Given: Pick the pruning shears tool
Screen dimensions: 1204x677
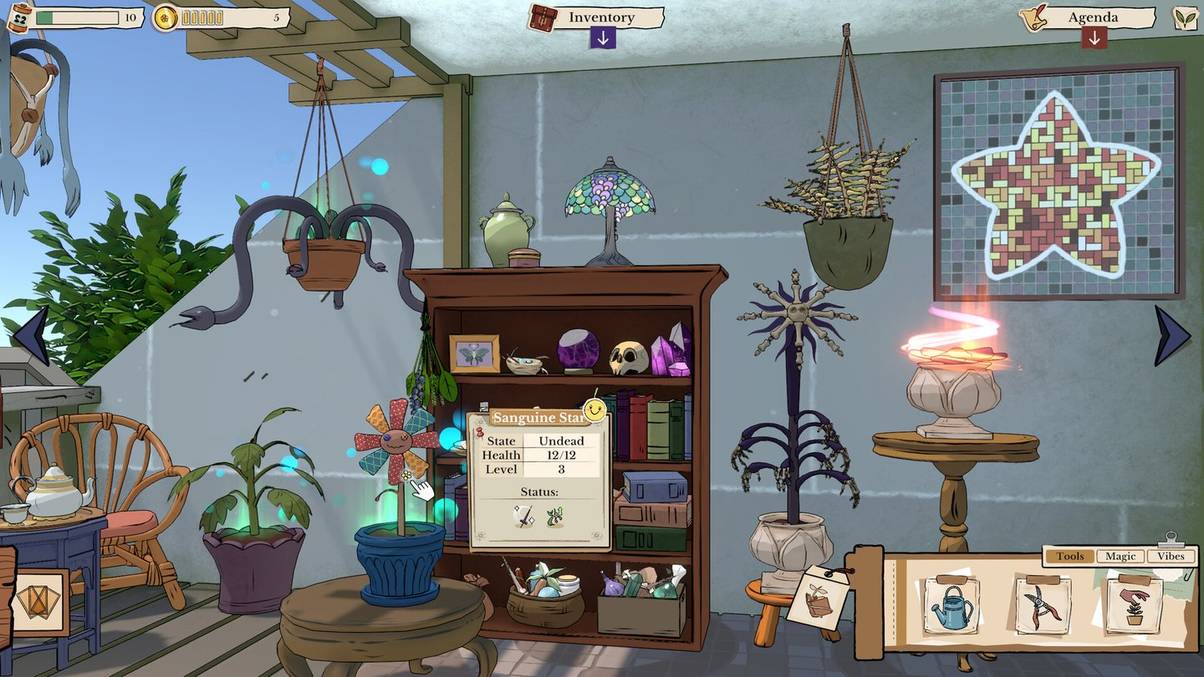Looking at the screenshot, I should pyautogui.click(x=1042, y=606).
